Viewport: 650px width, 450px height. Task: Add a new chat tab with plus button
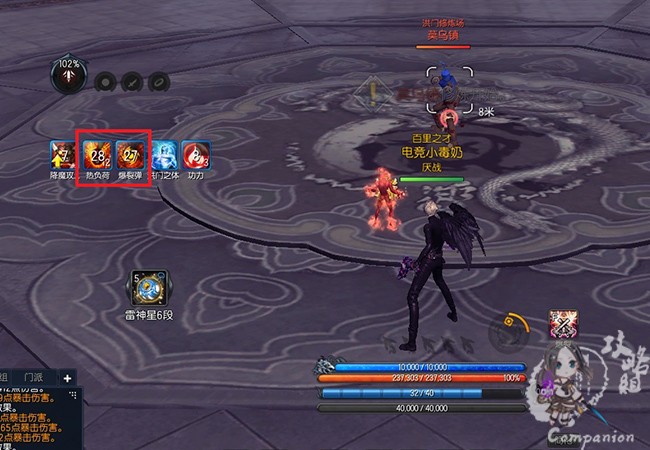(67, 379)
